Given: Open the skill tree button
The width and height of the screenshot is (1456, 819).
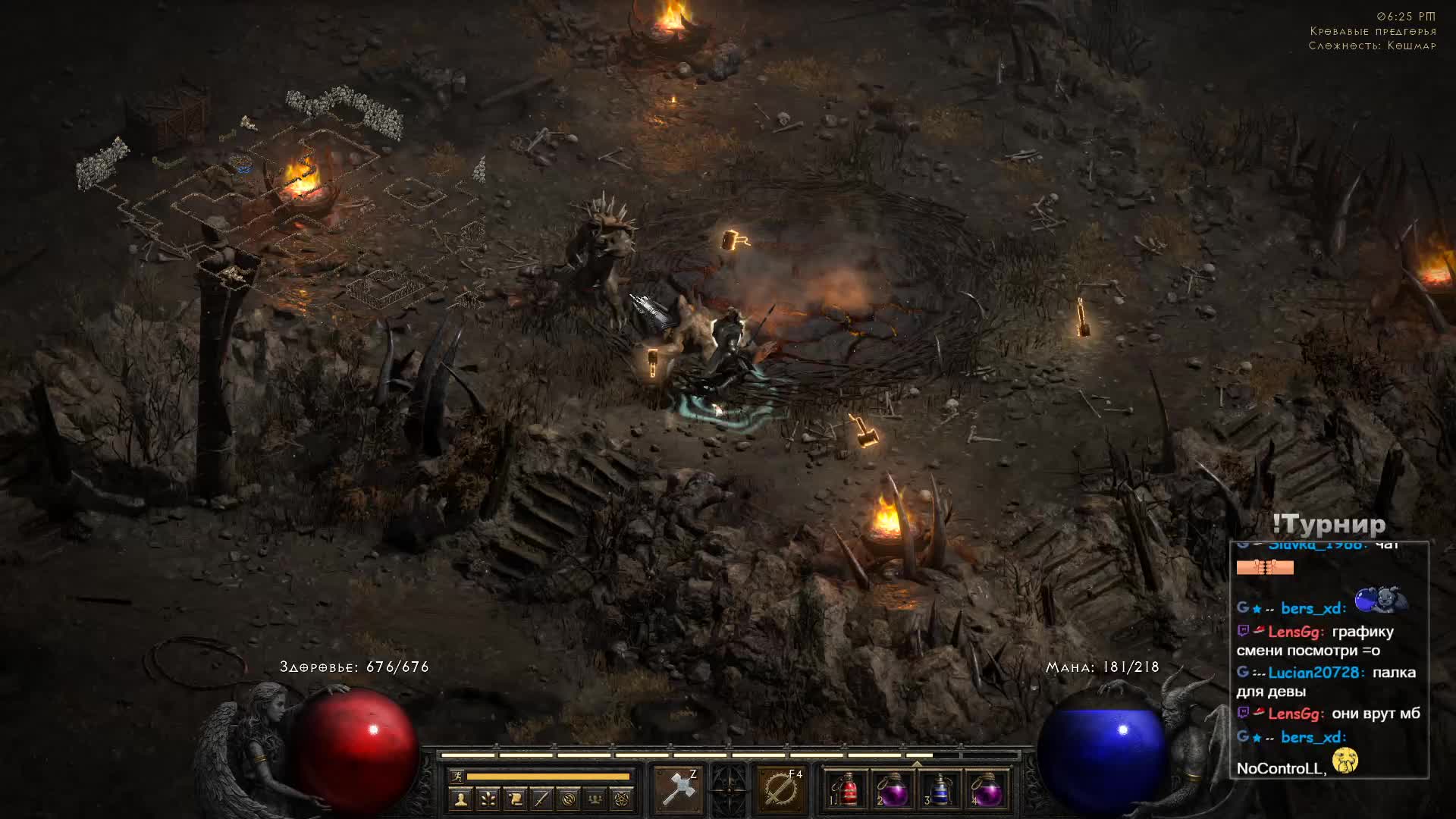Looking at the screenshot, I should point(488,799).
